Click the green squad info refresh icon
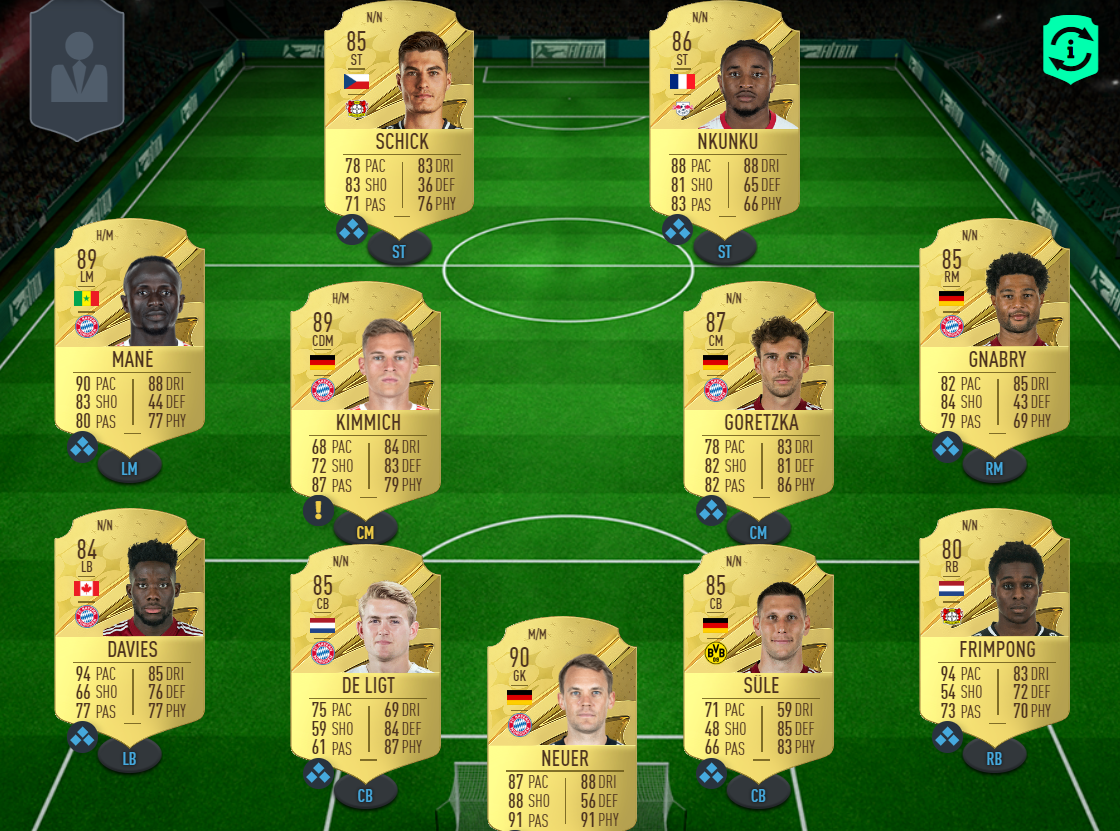Viewport: 1120px width, 831px height. [1070, 48]
